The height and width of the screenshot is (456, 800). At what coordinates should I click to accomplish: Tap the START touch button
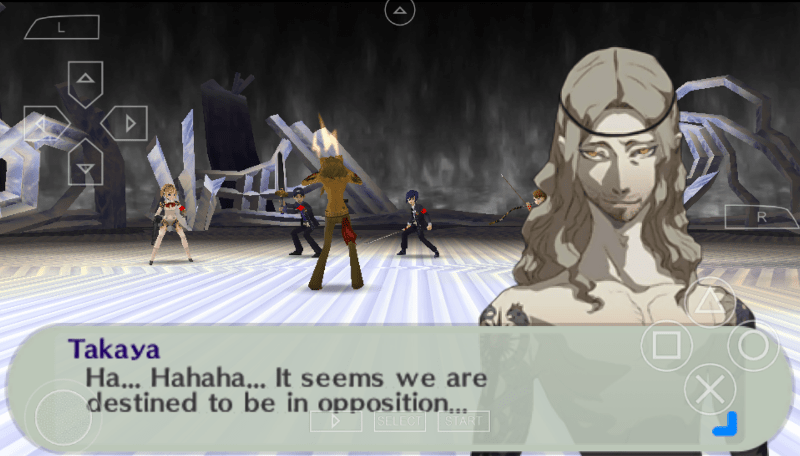463,421
